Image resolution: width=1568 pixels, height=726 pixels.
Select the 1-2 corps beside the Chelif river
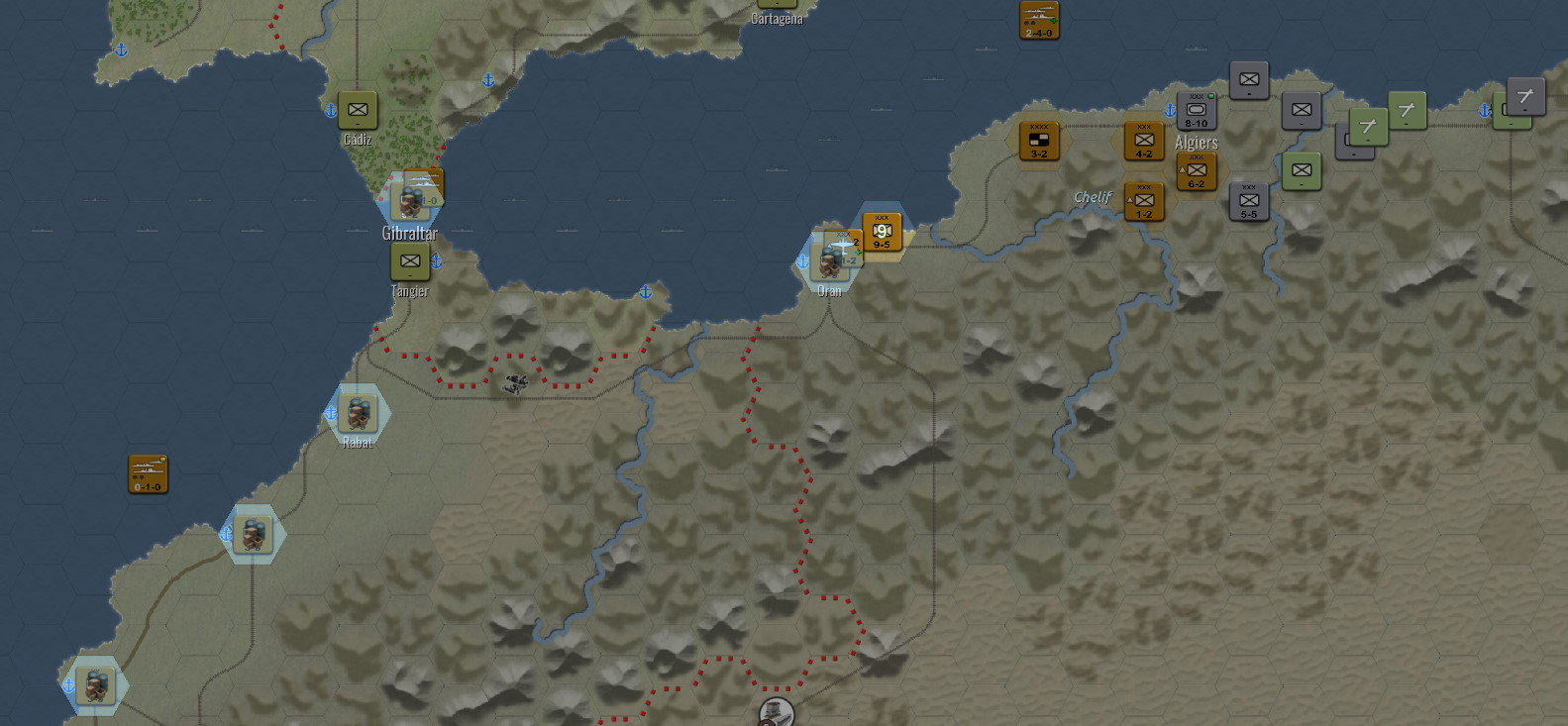click(1144, 203)
